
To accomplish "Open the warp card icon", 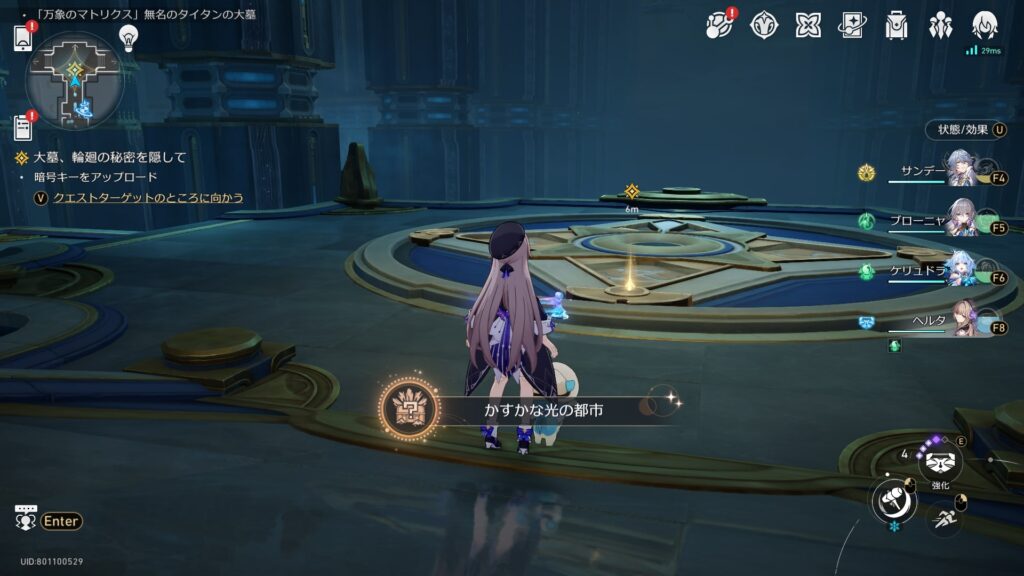I will coord(852,26).
